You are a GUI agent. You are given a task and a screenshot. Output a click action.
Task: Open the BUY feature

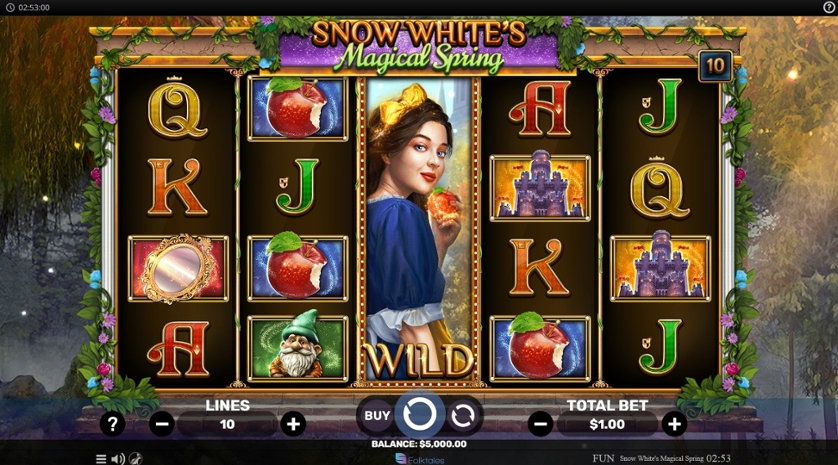[x=377, y=415]
